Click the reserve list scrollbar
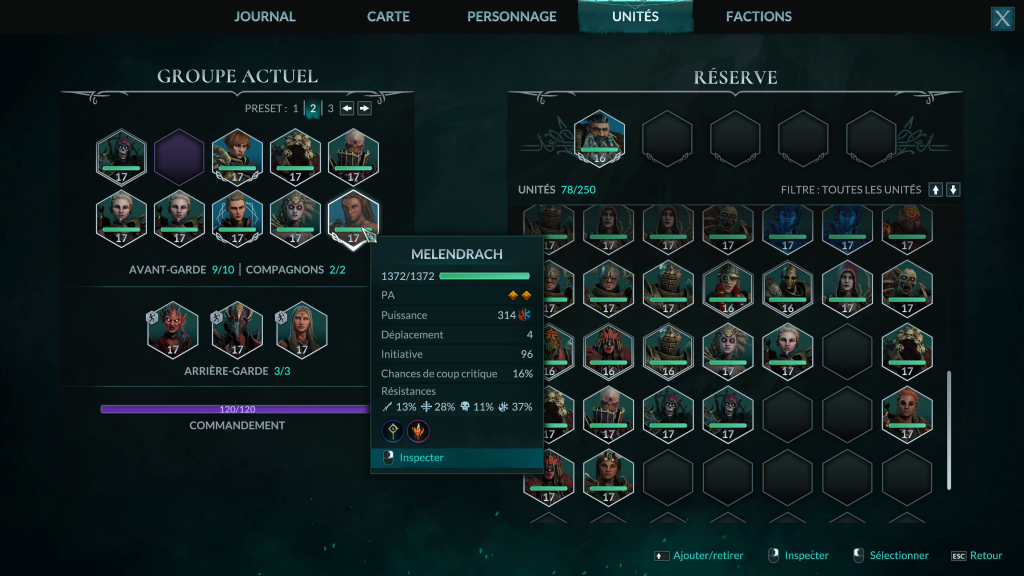The width and height of the screenshot is (1024, 576). [949, 430]
